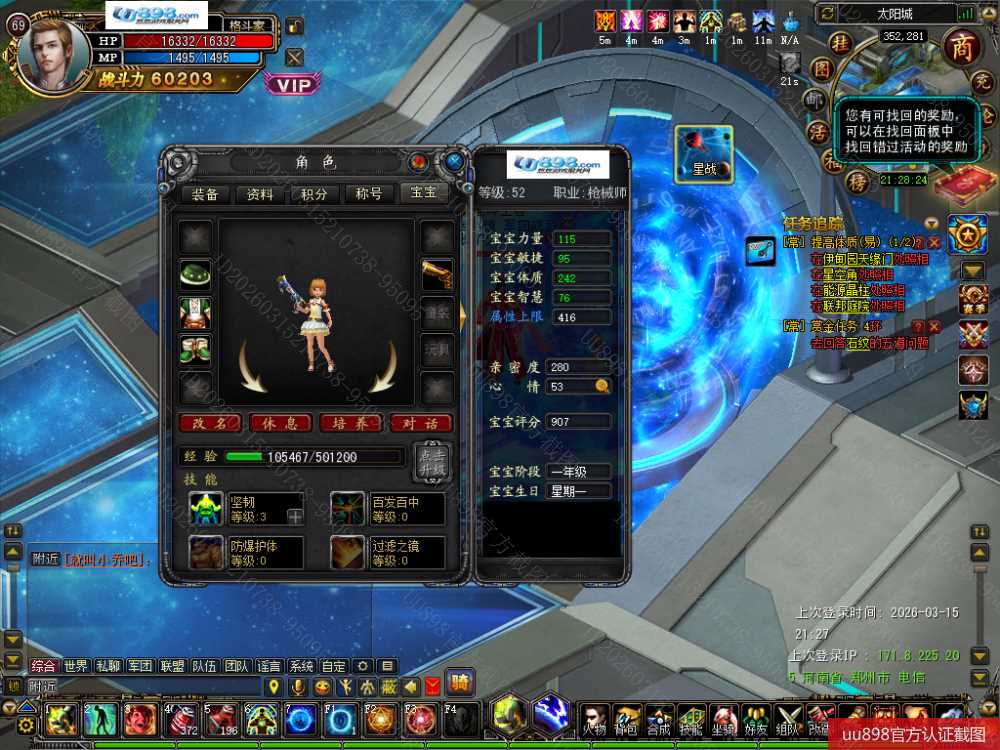This screenshot has height=750, width=1000.
Task: Choose 休息 to rest the pet
Action: pos(281,423)
